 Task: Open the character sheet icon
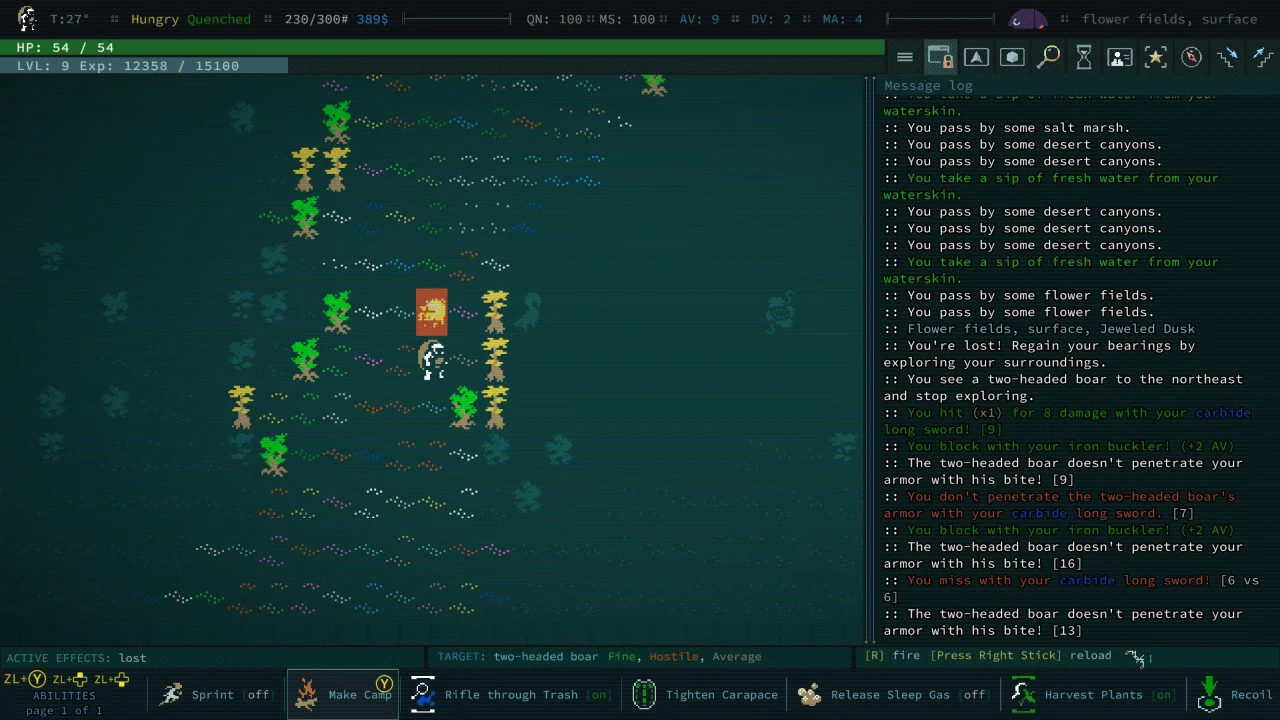(1120, 57)
